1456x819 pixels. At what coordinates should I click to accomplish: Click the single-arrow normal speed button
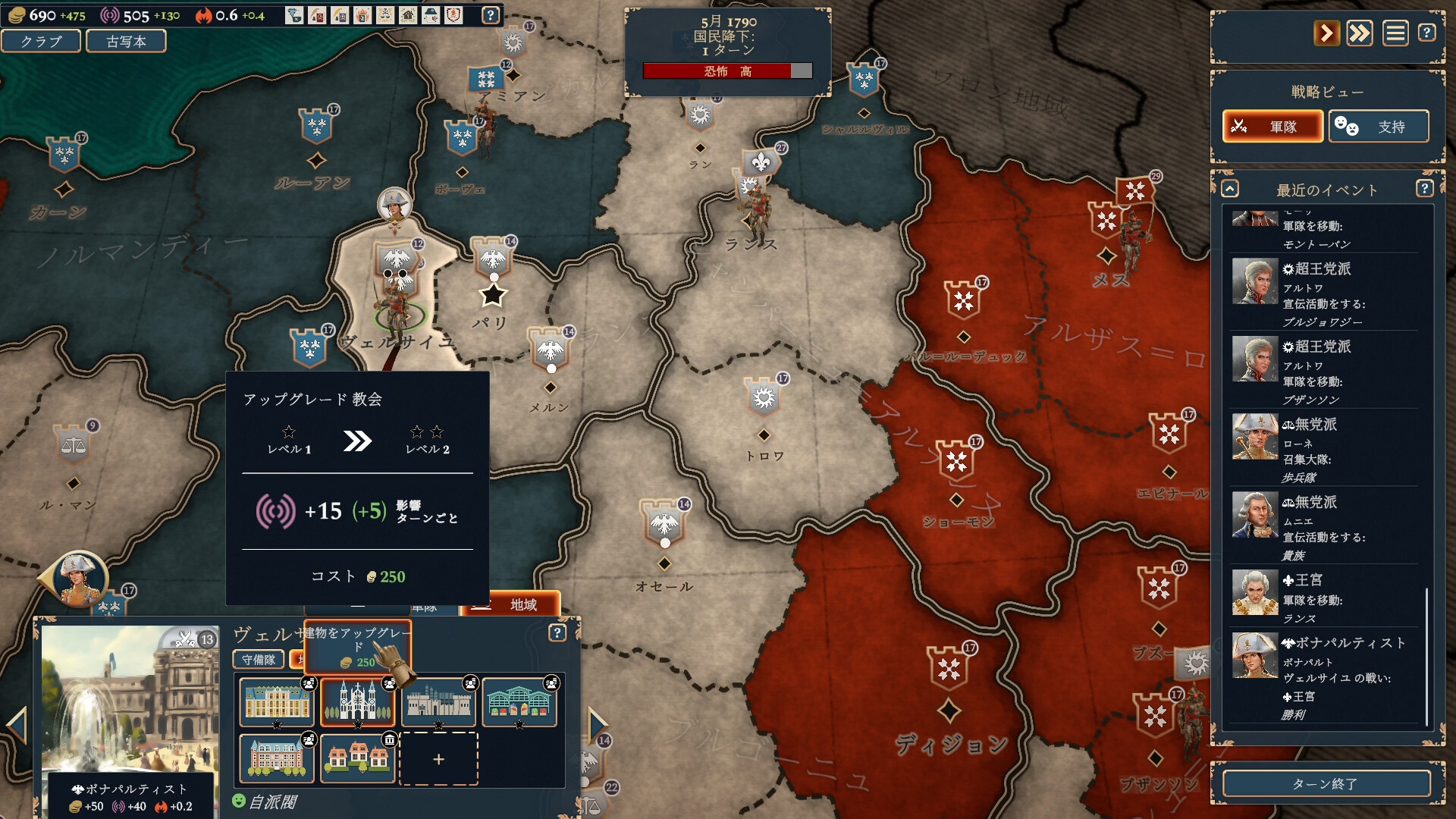coord(1326,33)
